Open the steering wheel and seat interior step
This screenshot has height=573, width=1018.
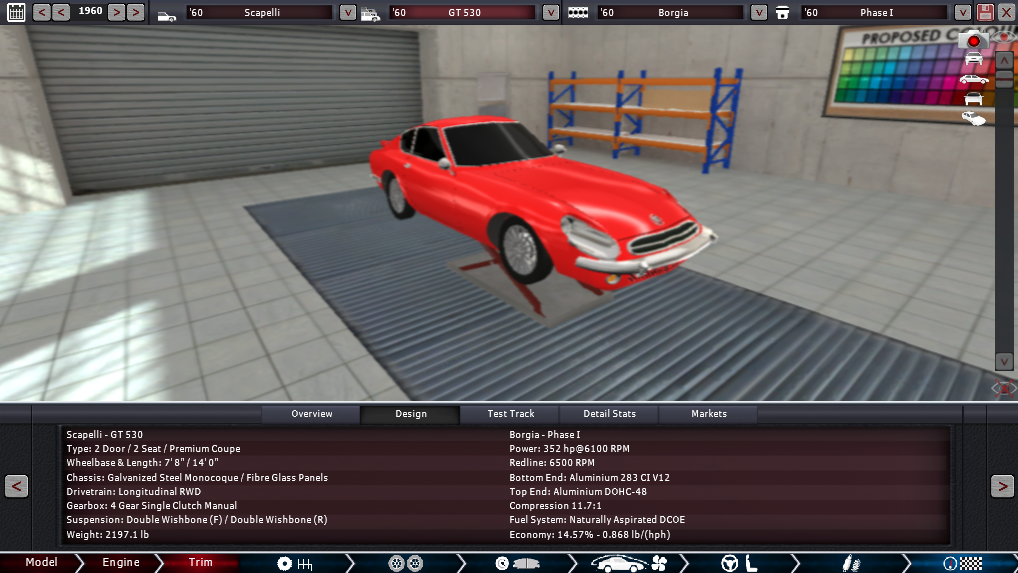click(737, 564)
